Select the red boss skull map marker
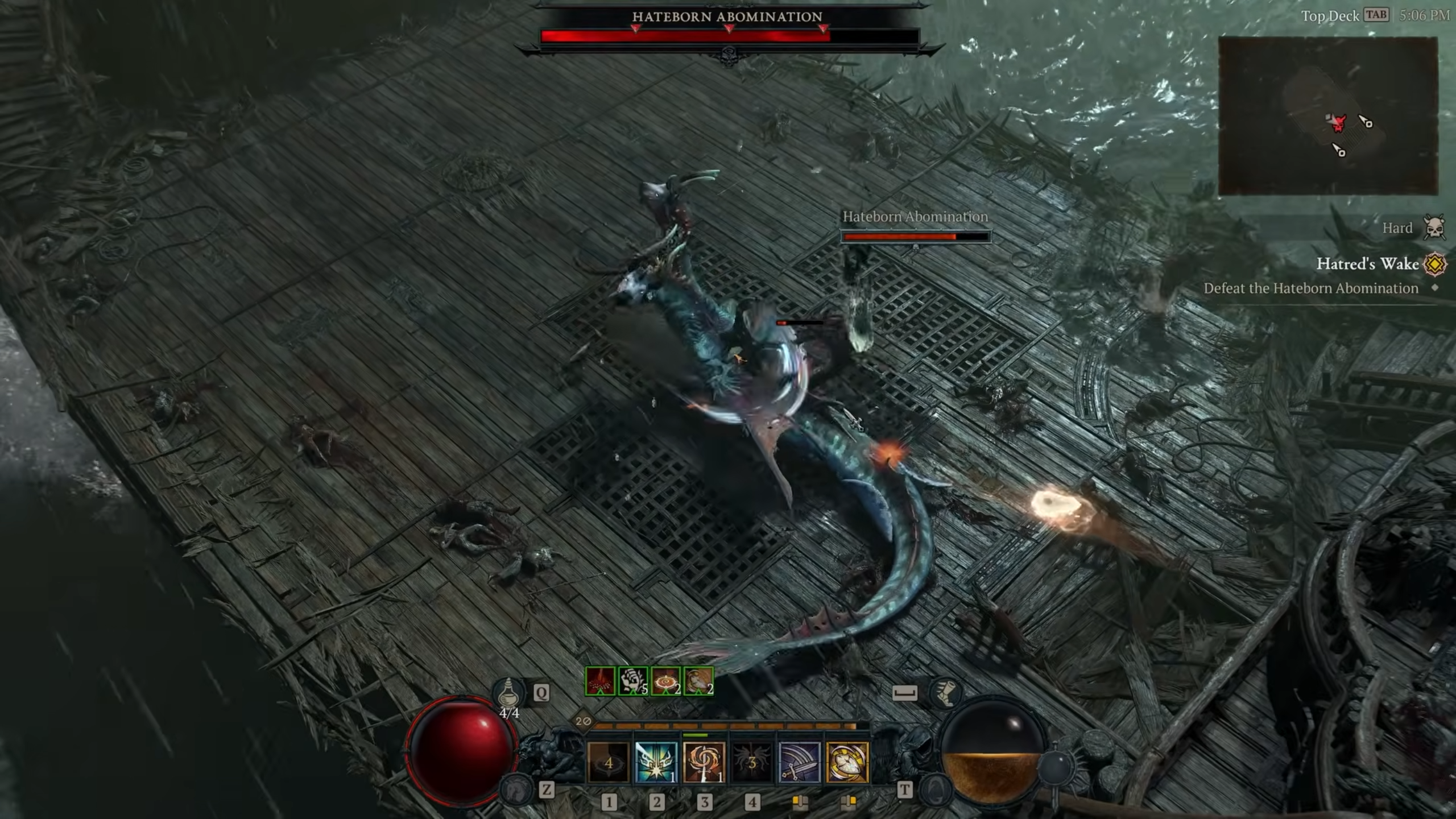1456x819 pixels. [1339, 123]
